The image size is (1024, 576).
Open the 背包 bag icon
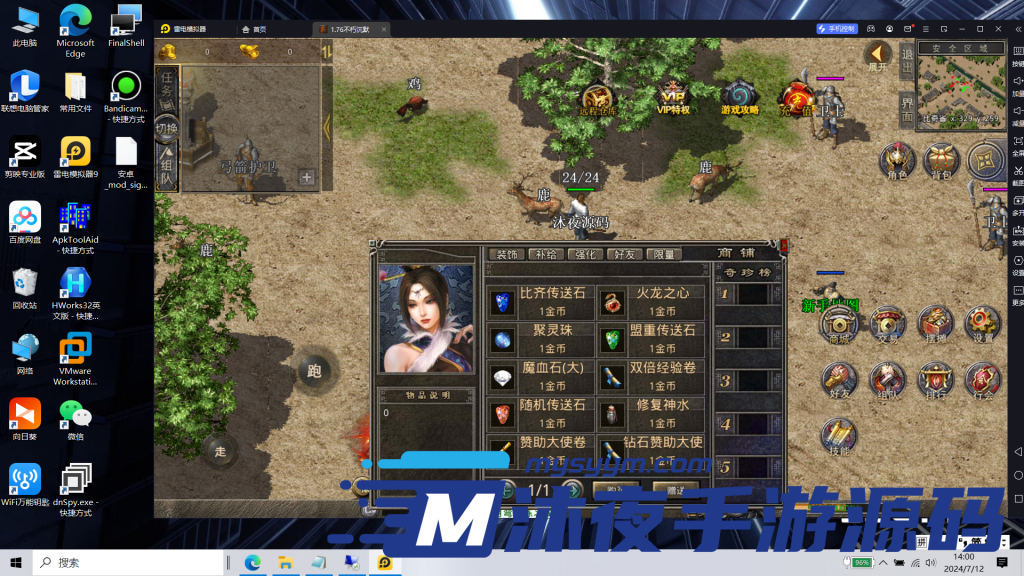click(x=941, y=160)
